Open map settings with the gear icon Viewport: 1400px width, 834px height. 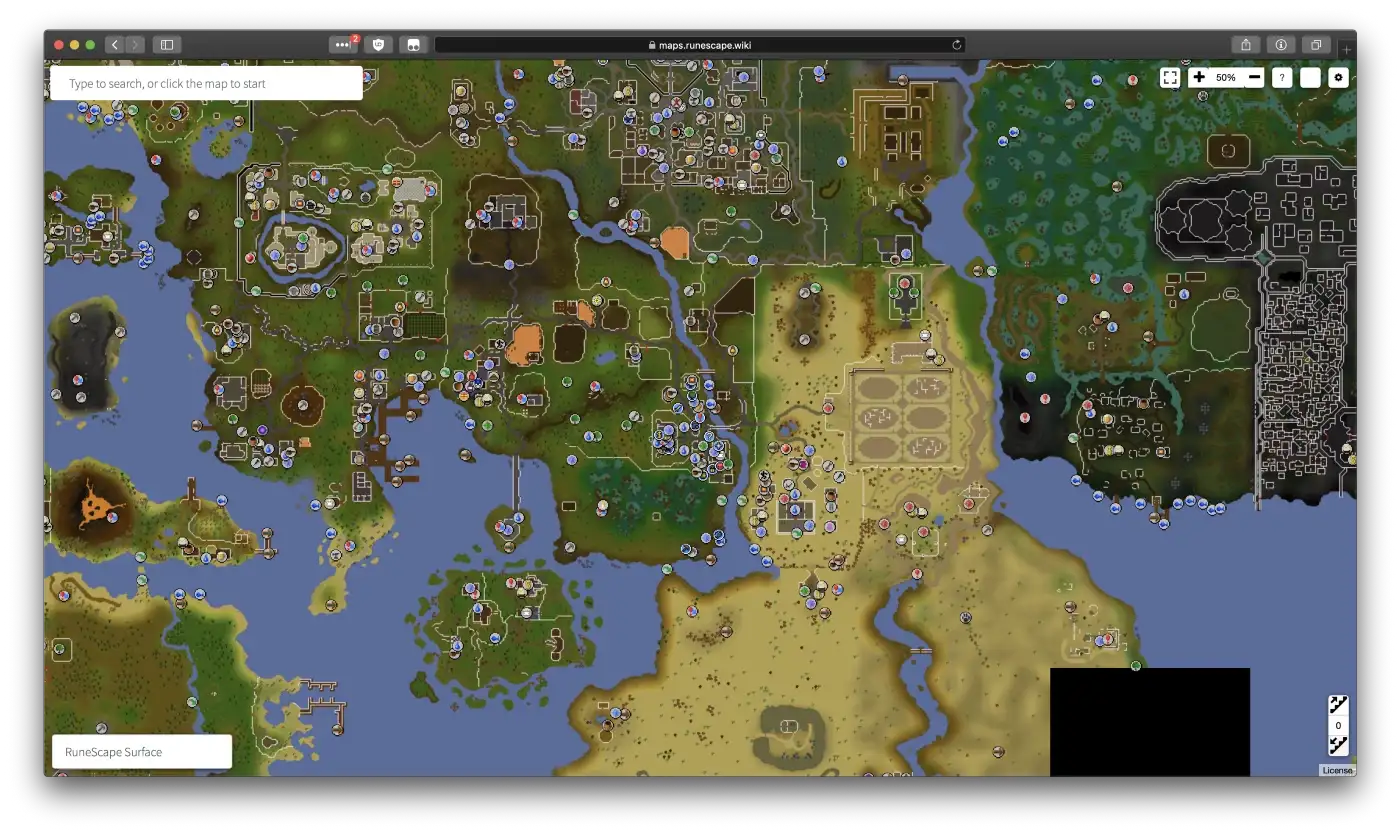point(1338,77)
